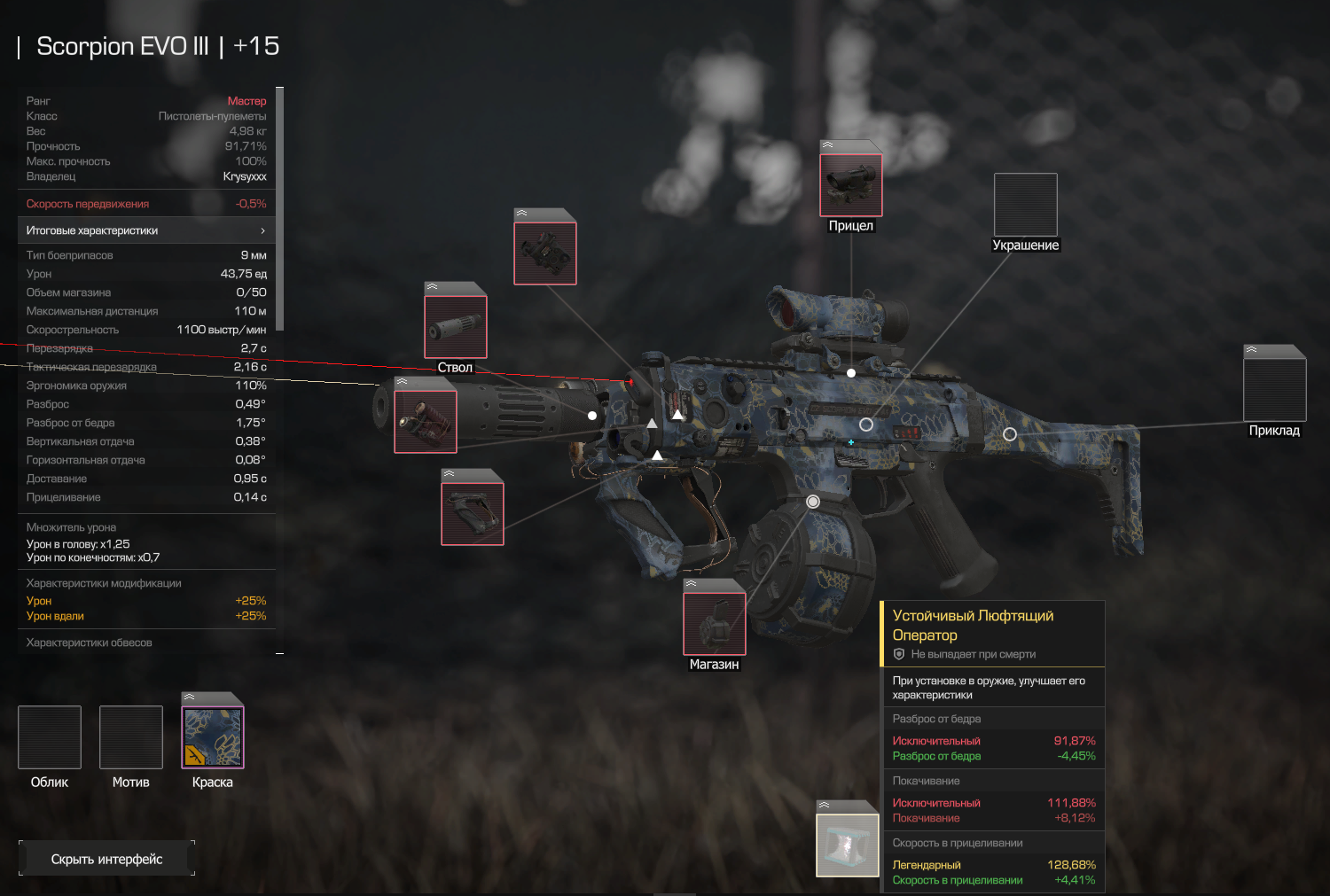Select the Магазин drum magazine slot

pyautogui.click(x=715, y=624)
